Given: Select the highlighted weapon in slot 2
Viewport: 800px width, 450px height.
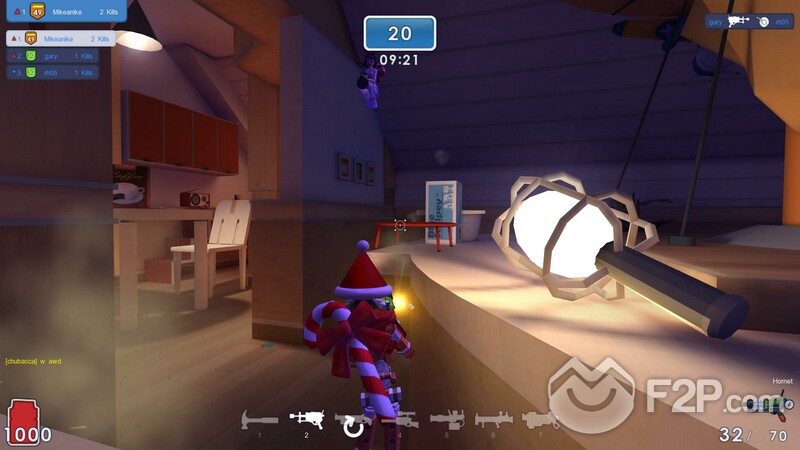Looking at the screenshot, I should pyautogui.click(x=306, y=419).
